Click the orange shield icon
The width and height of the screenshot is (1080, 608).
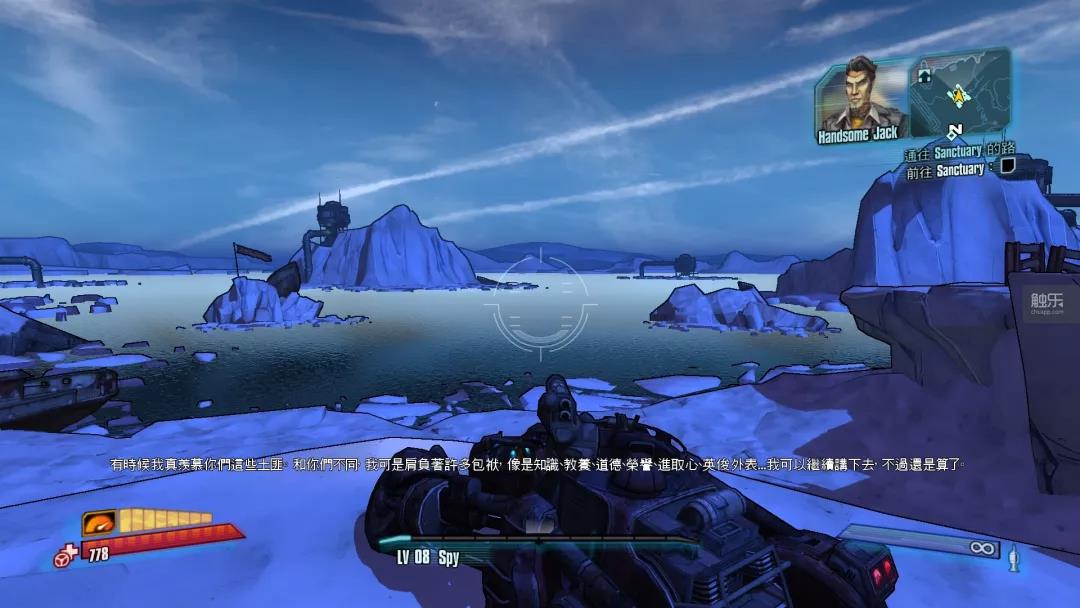click(x=98, y=522)
